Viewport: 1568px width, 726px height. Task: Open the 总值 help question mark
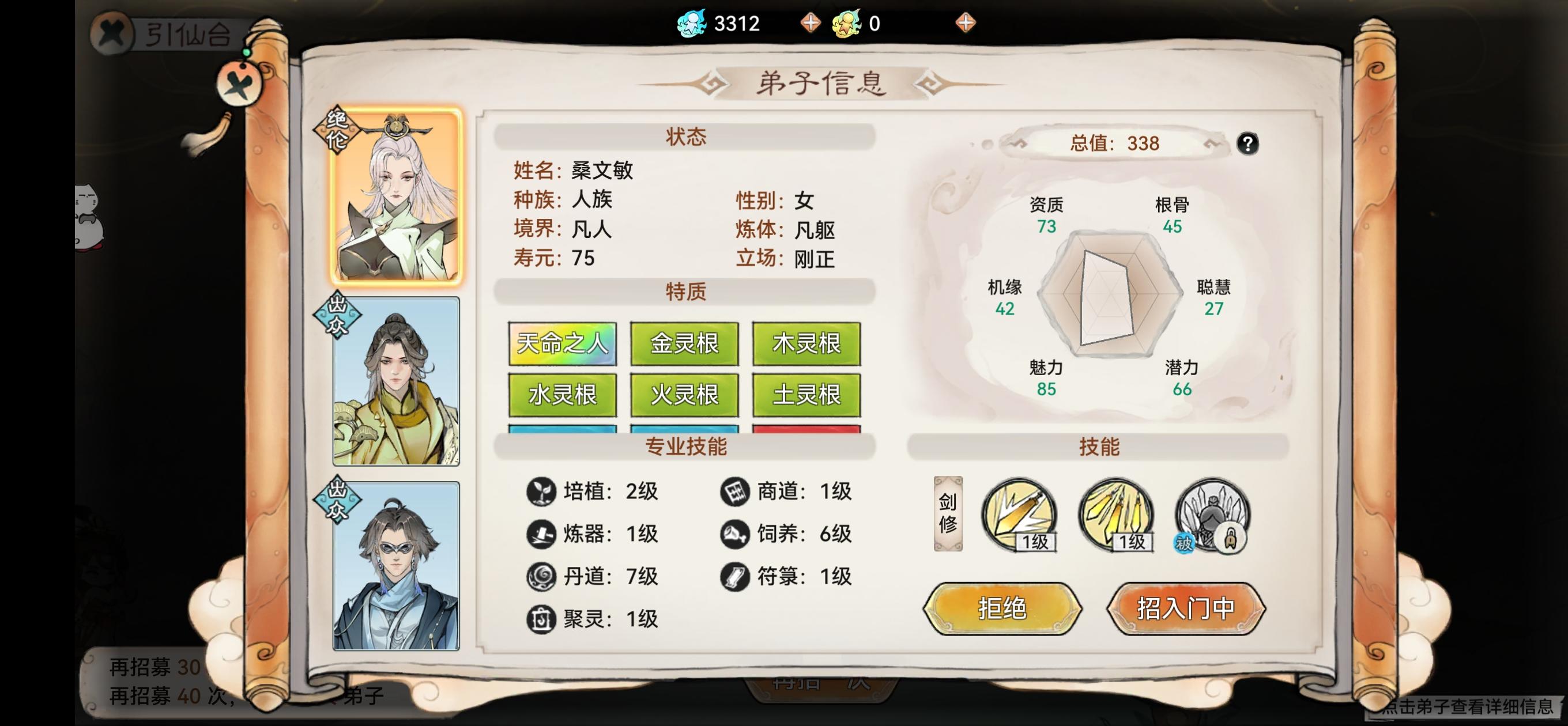click(x=1248, y=143)
